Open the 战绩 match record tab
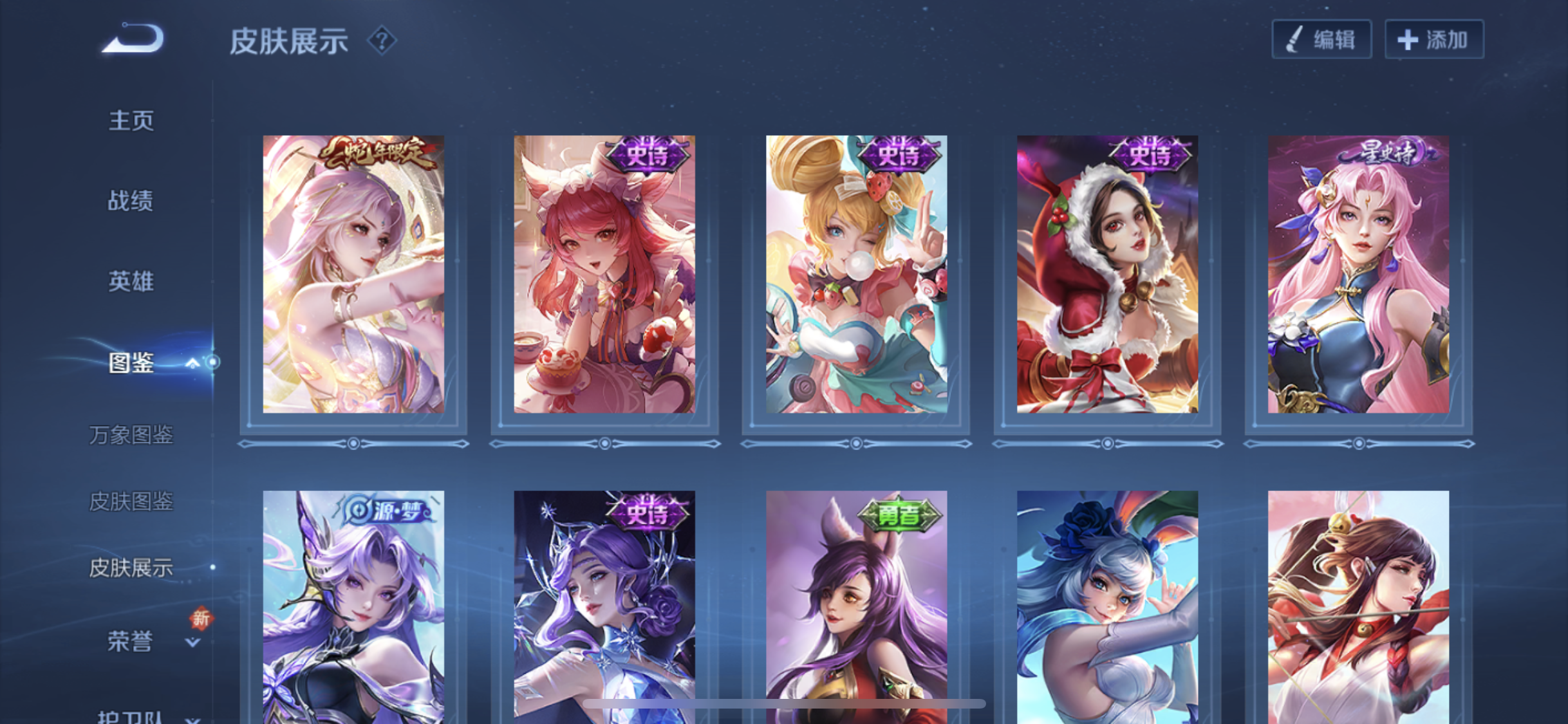1568x724 pixels. [x=131, y=201]
